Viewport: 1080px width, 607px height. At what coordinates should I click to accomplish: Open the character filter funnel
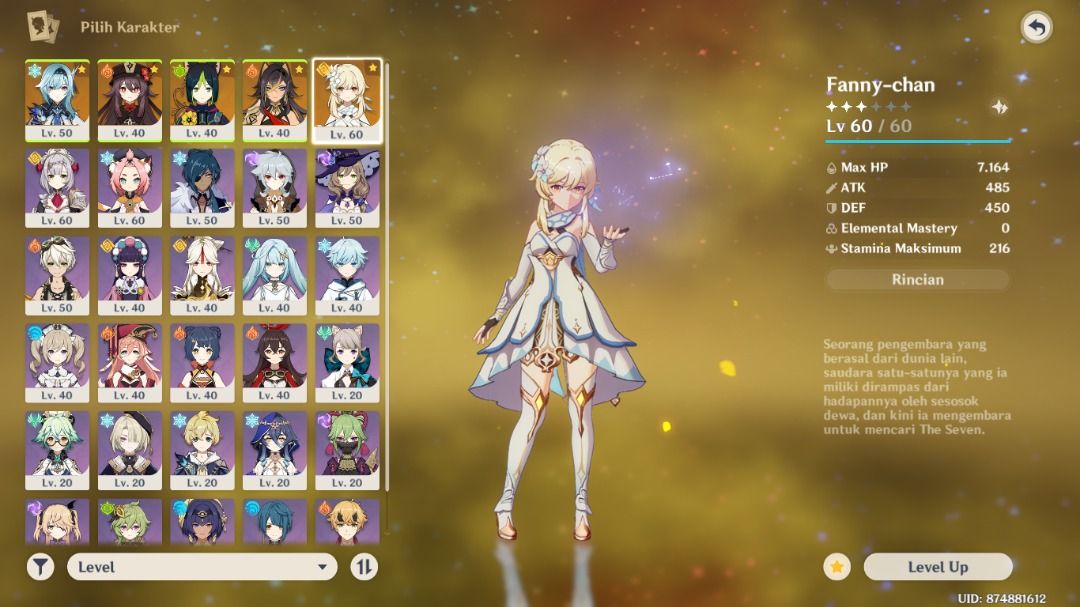[40, 567]
